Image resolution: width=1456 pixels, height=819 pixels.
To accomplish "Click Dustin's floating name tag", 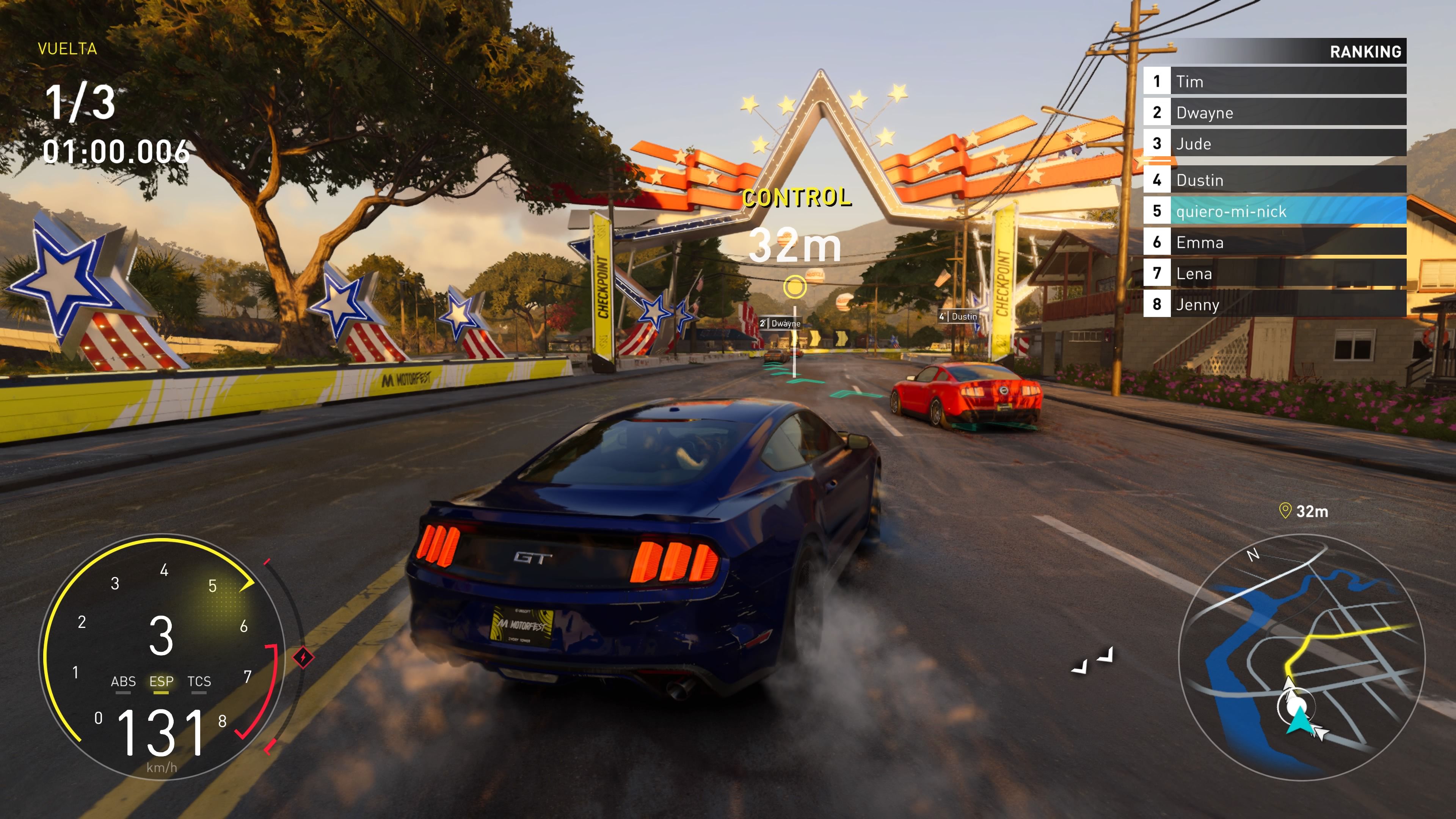I will (x=958, y=317).
